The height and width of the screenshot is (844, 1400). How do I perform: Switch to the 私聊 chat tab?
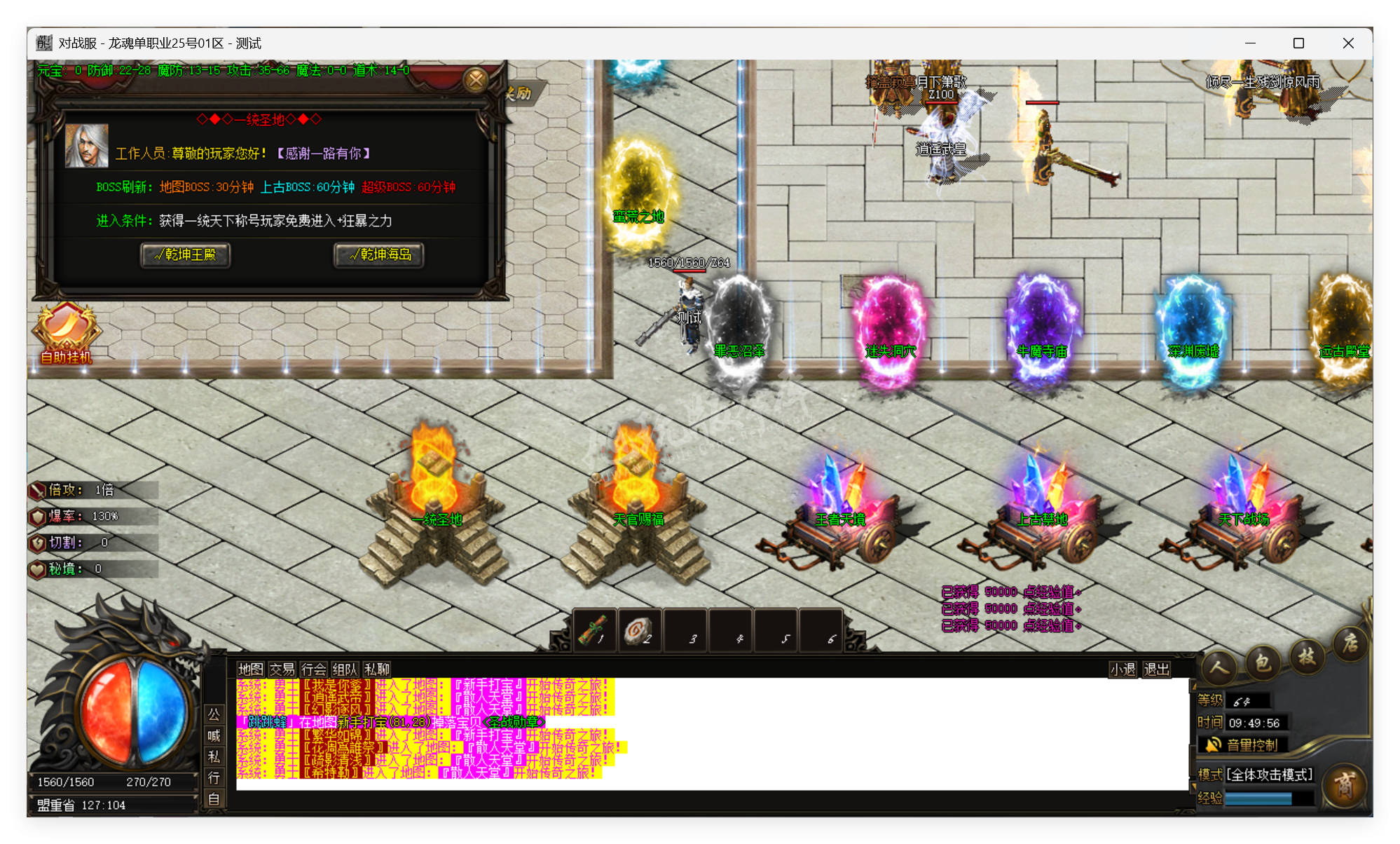[x=377, y=669]
